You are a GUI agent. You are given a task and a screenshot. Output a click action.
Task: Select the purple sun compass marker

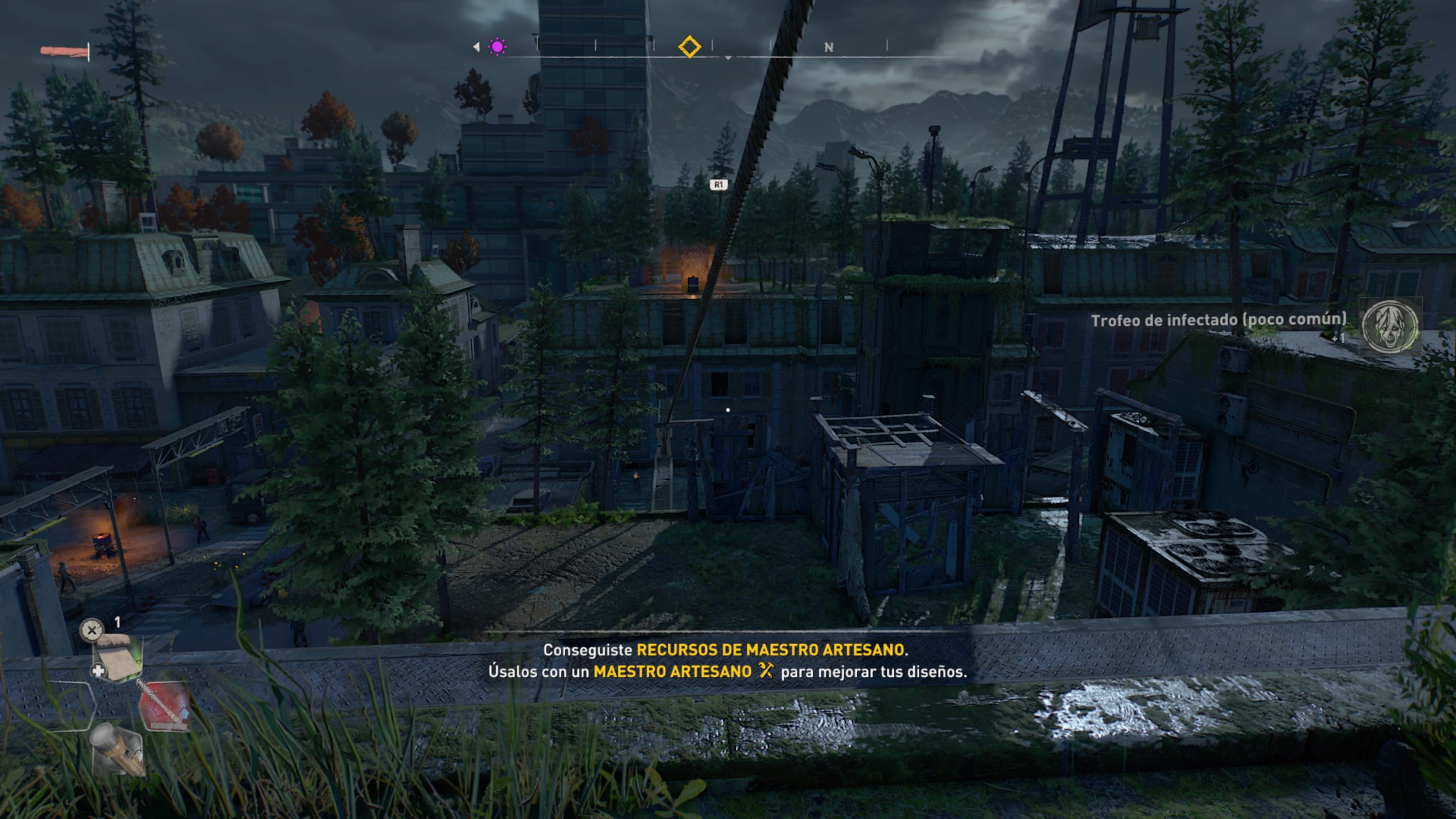[x=497, y=46]
